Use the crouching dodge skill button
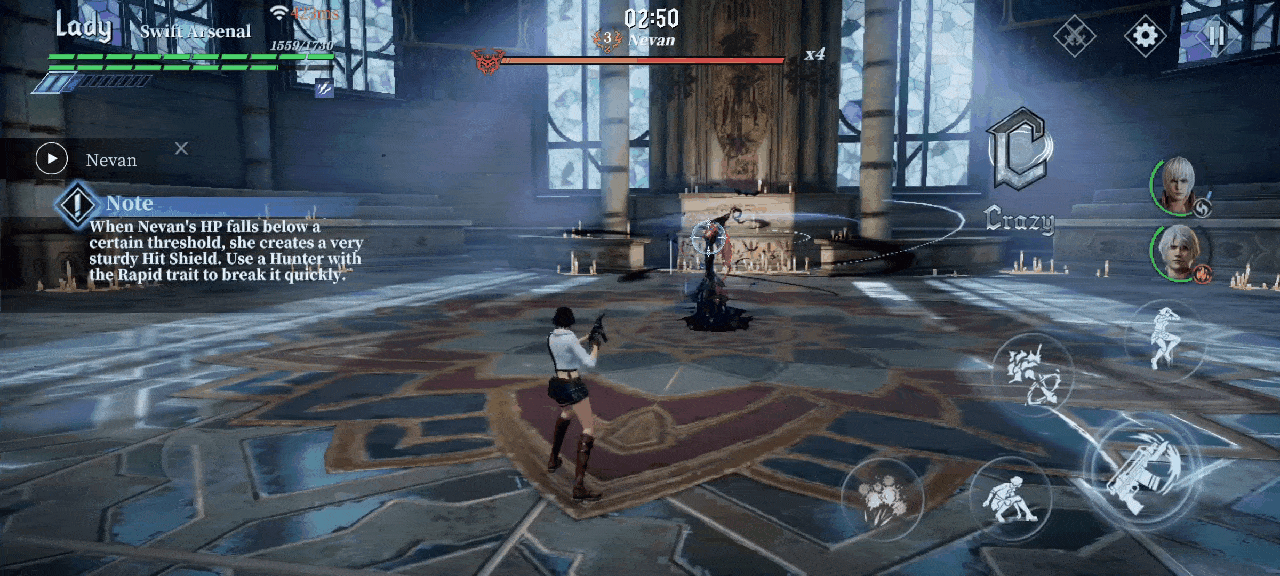This screenshot has height=576, width=1280. coord(1009,497)
